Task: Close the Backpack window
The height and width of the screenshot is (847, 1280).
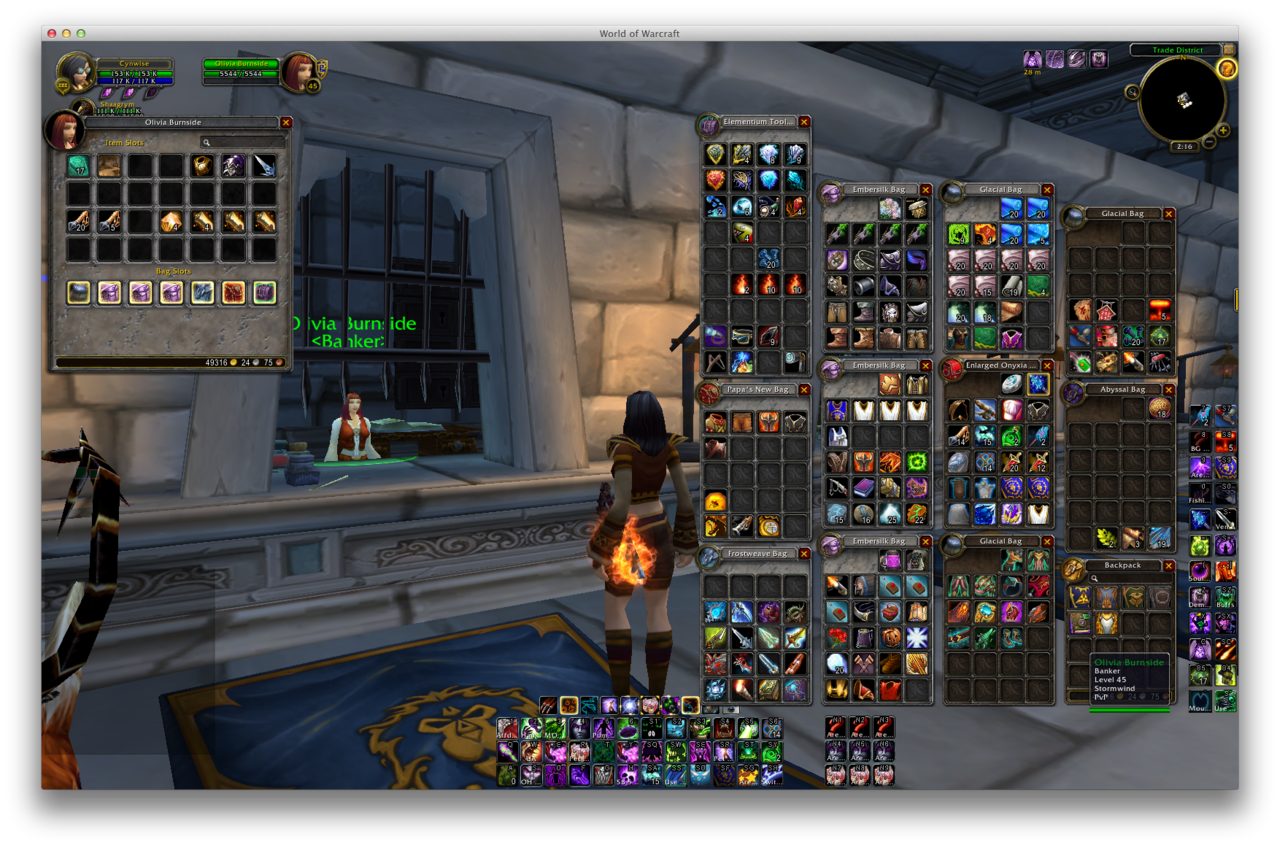Action: pos(1169,566)
